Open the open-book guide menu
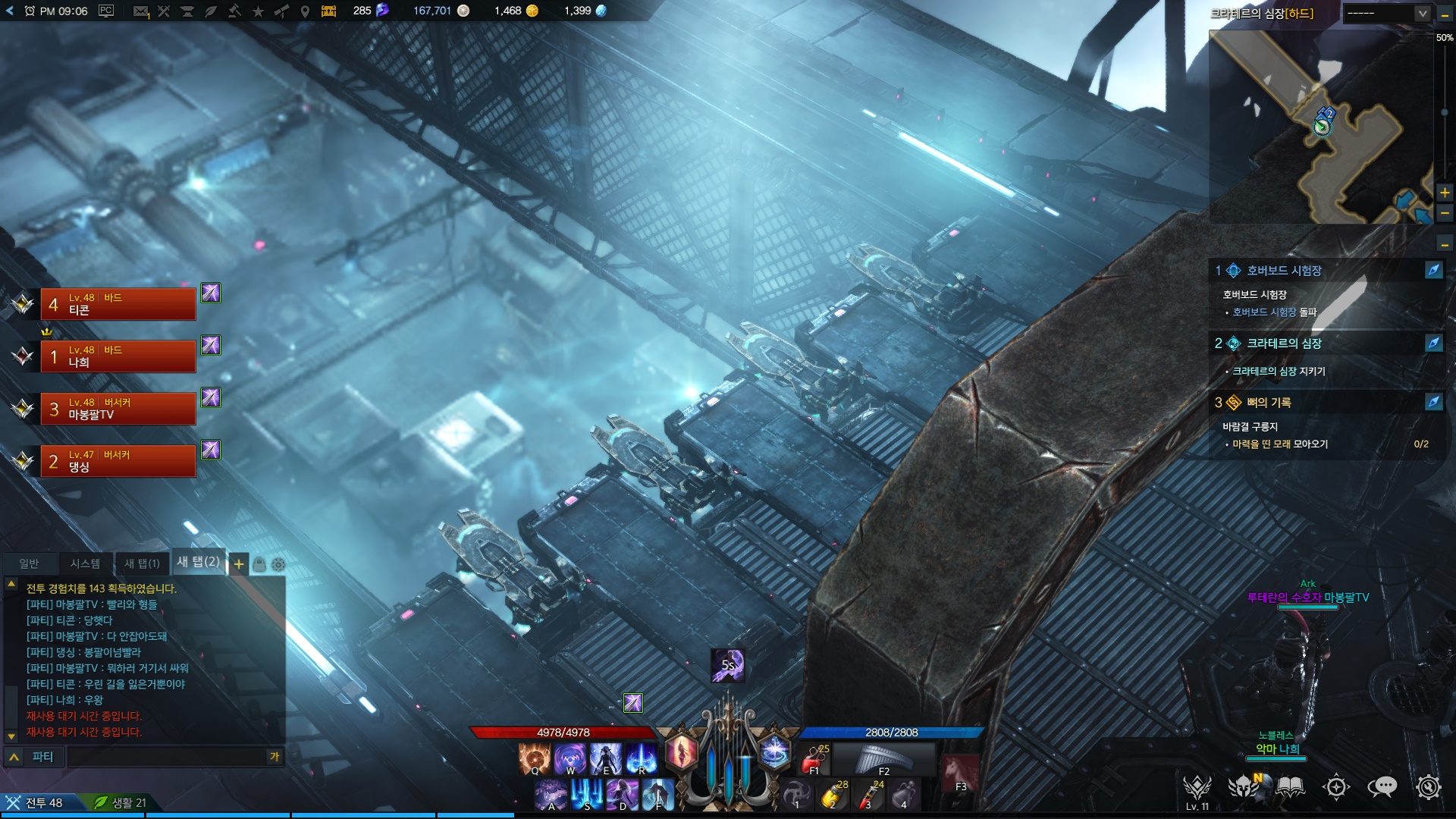1456x819 pixels. (x=1290, y=787)
